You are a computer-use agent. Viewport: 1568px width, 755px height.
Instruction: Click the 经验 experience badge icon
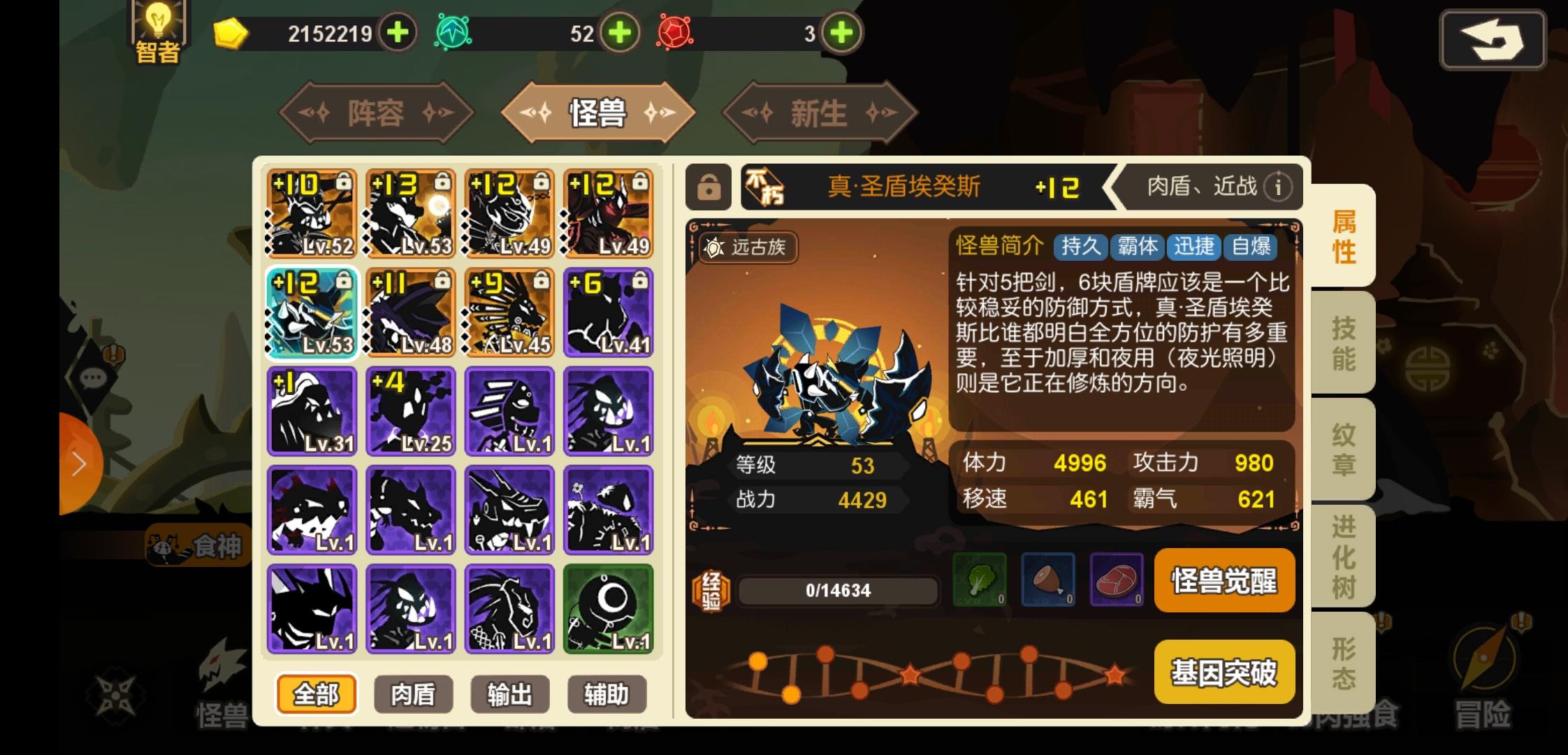click(711, 589)
